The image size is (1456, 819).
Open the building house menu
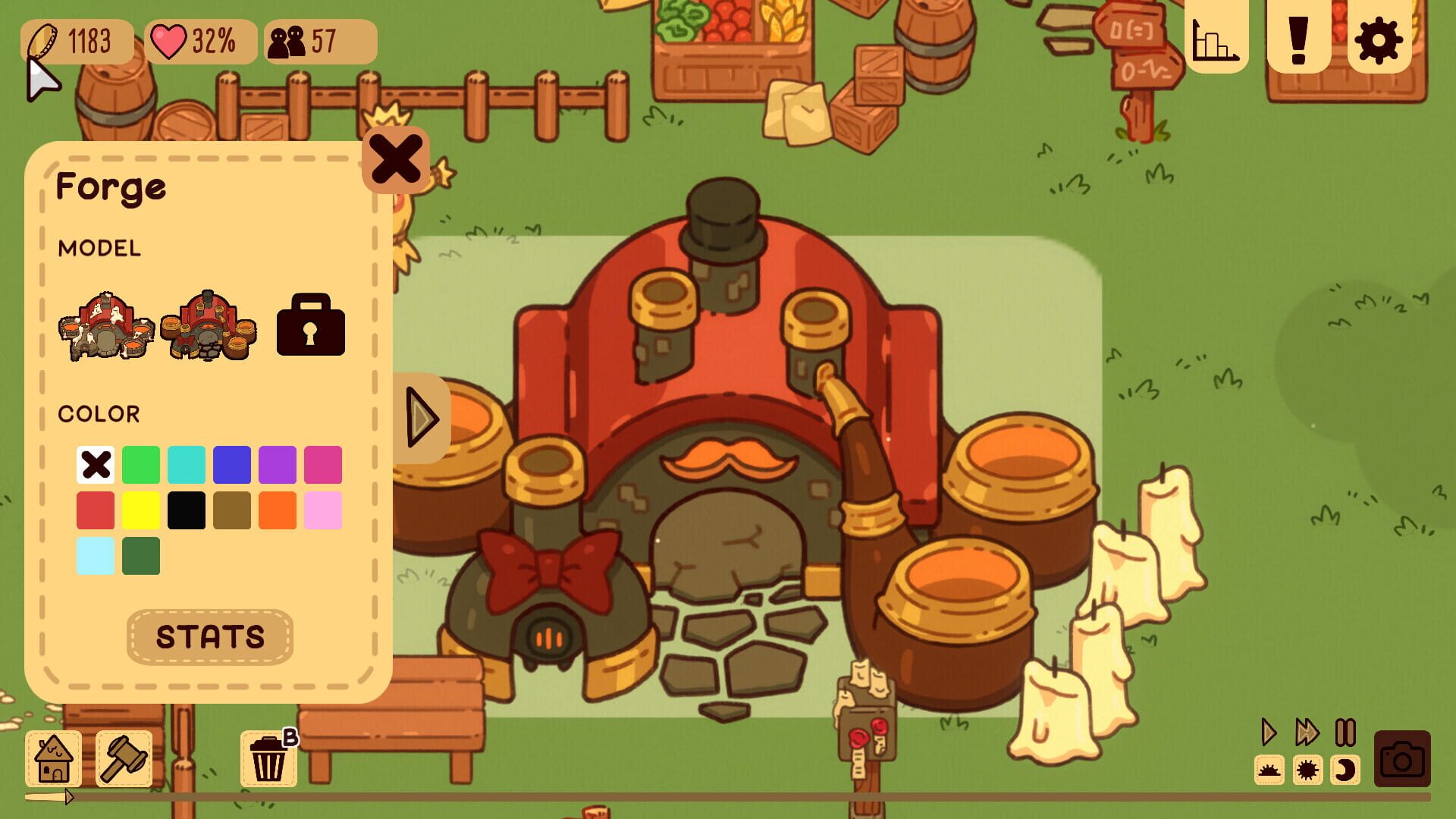[x=52, y=757]
